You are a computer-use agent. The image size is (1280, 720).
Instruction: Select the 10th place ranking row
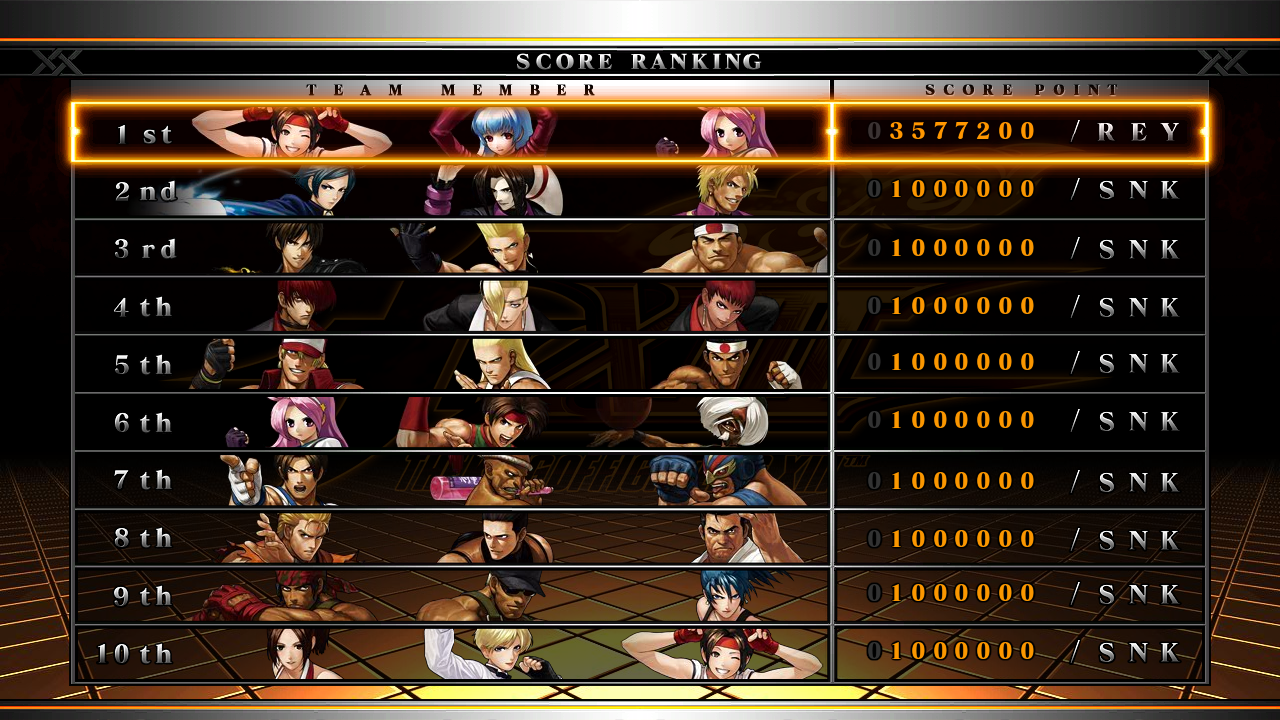pos(640,654)
